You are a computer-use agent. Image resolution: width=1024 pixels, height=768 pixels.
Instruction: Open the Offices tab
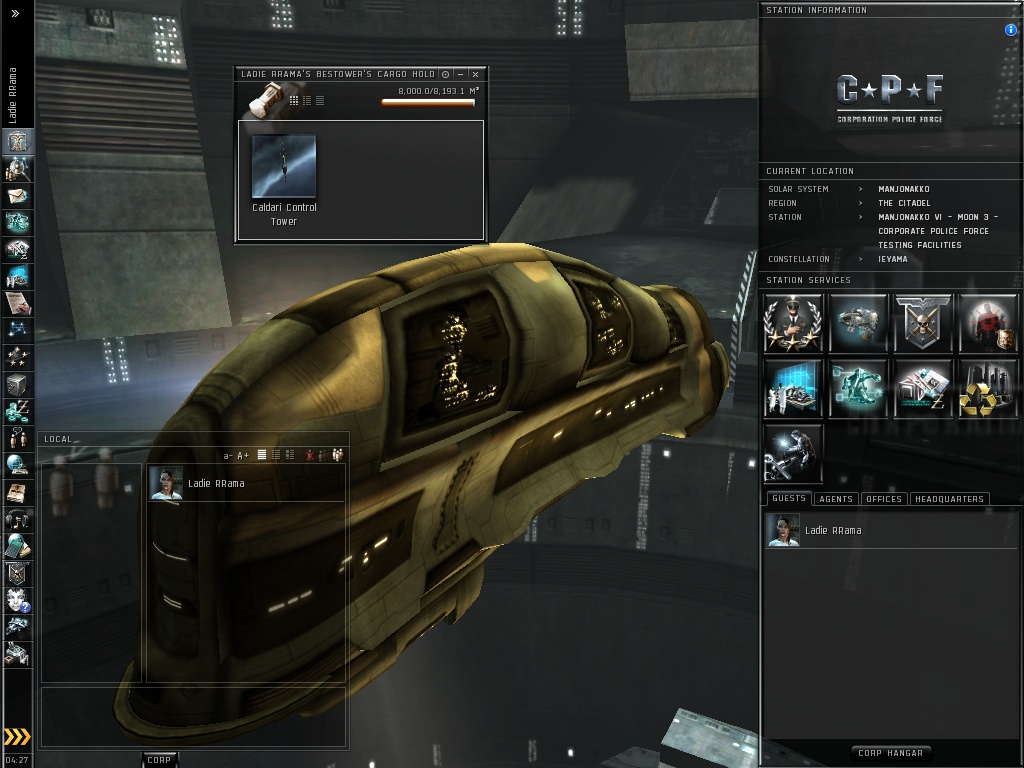(x=883, y=499)
